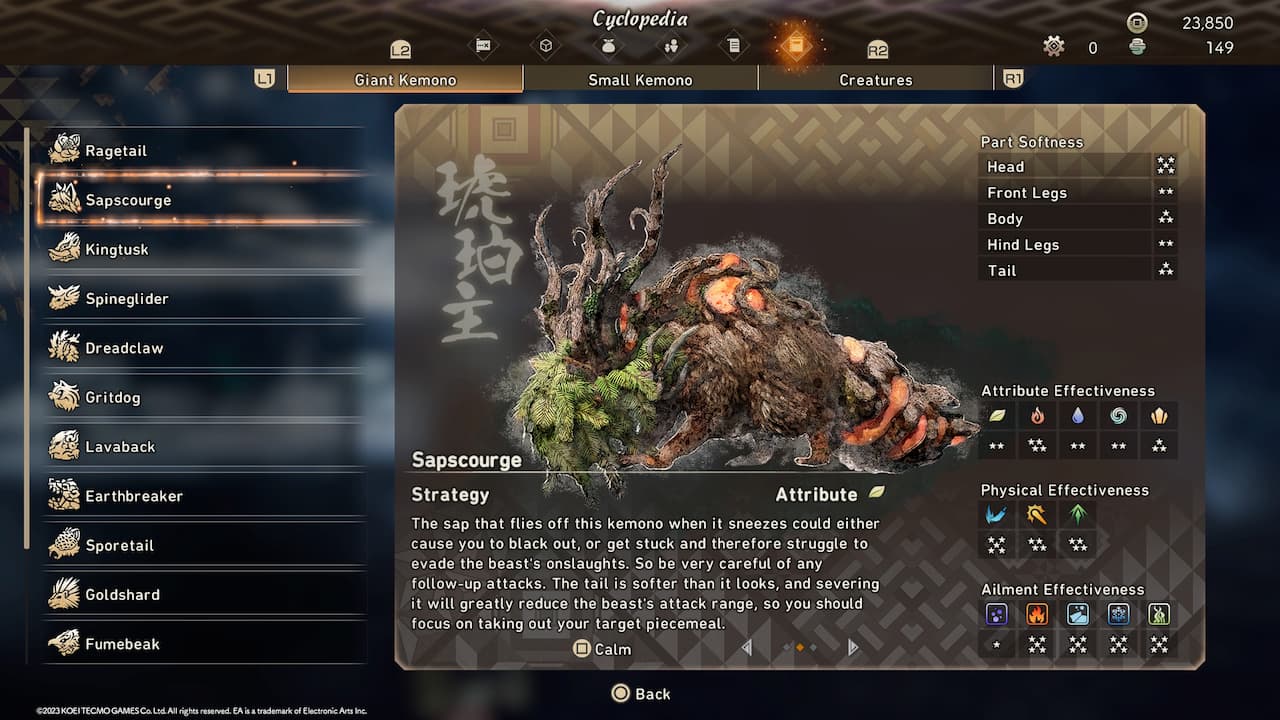Go to the next strategy page arrow
This screenshot has height=720, width=1280.
(x=852, y=648)
